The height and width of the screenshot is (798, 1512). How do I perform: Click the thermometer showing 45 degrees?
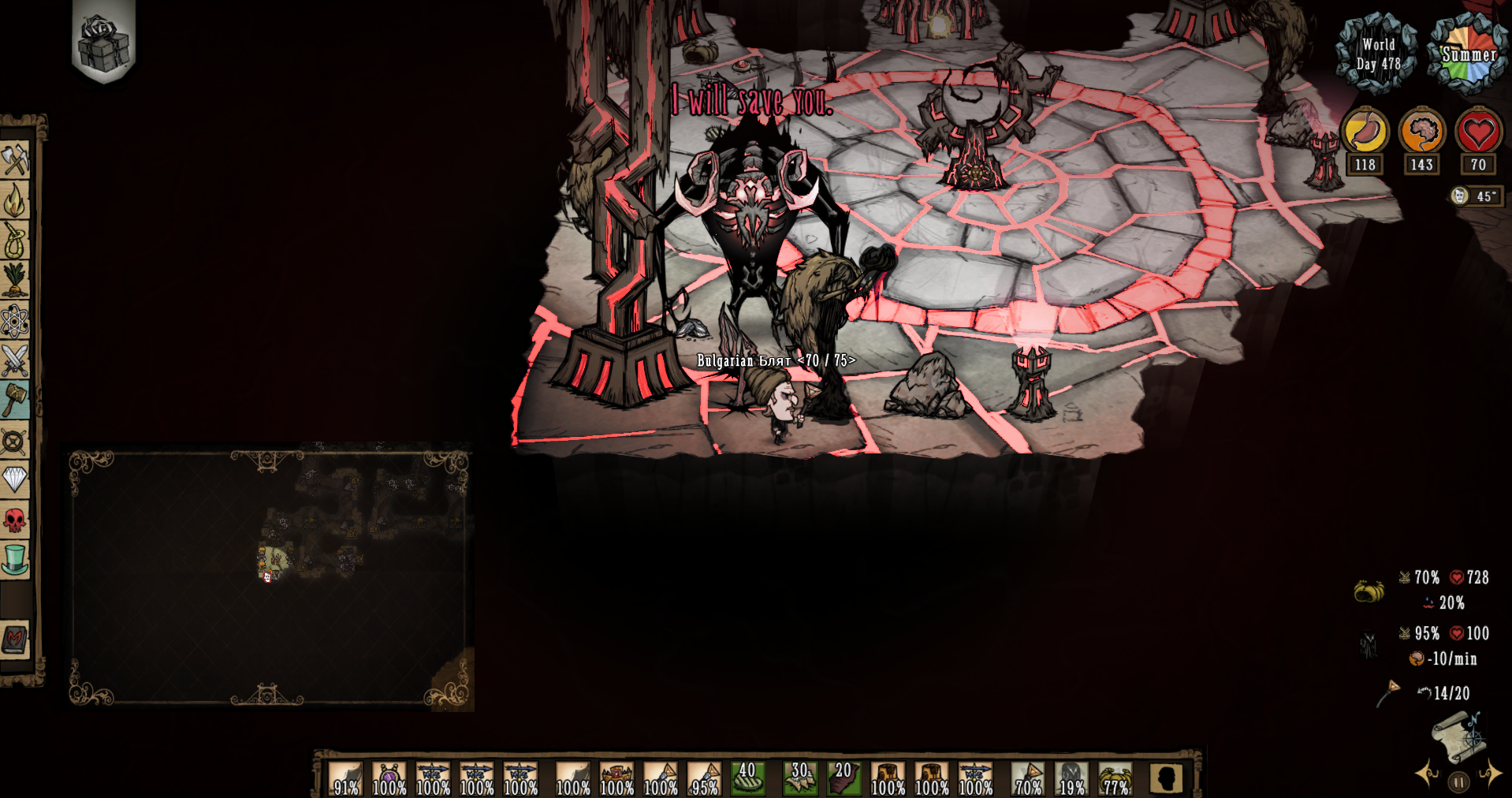[1471, 195]
